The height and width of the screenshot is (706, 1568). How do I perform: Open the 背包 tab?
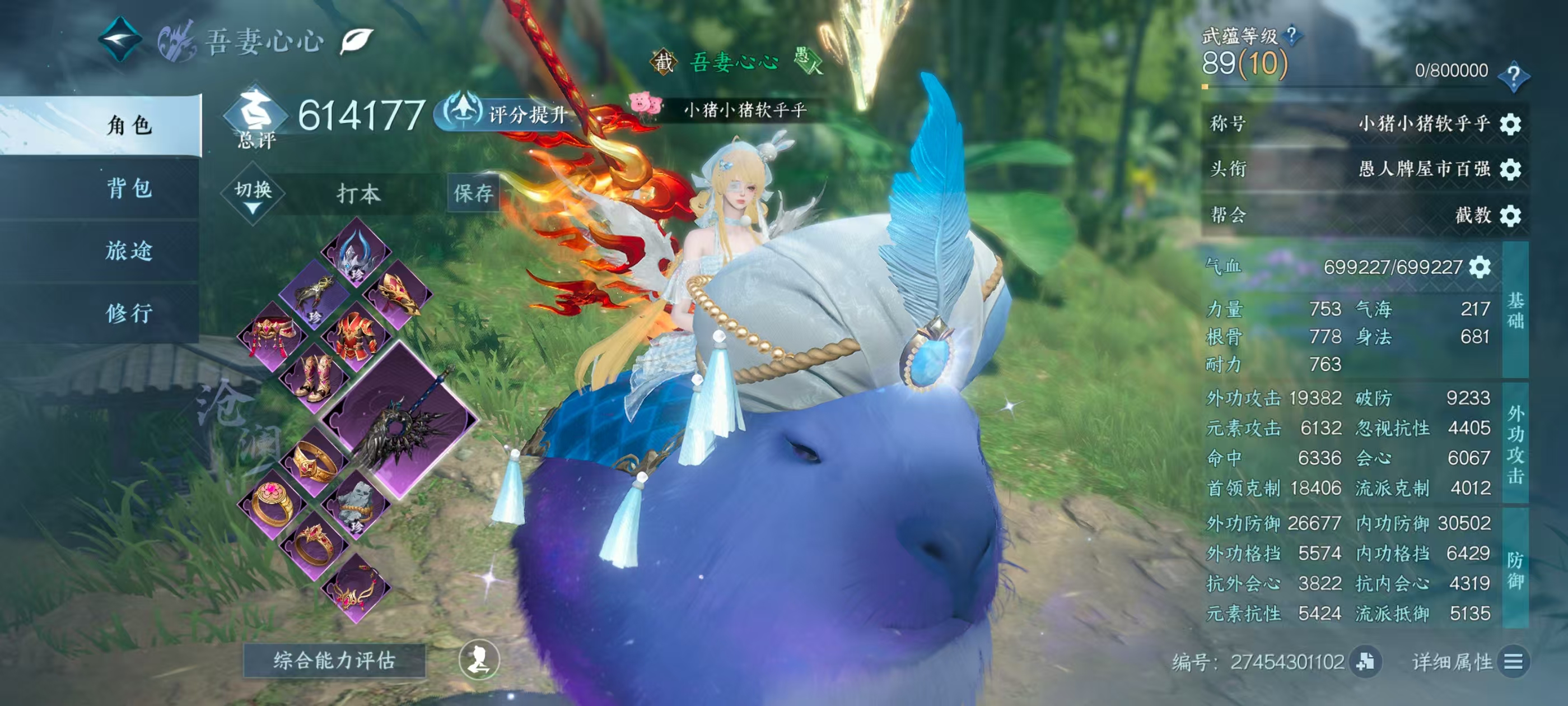(128, 188)
